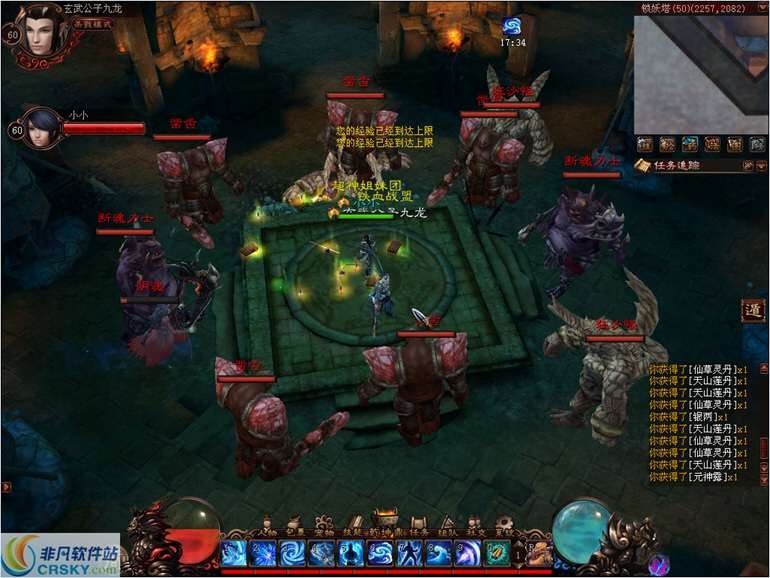Click the blue swirl buff icon above the timer
This screenshot has width=770, height=578.
pos(512,27)
